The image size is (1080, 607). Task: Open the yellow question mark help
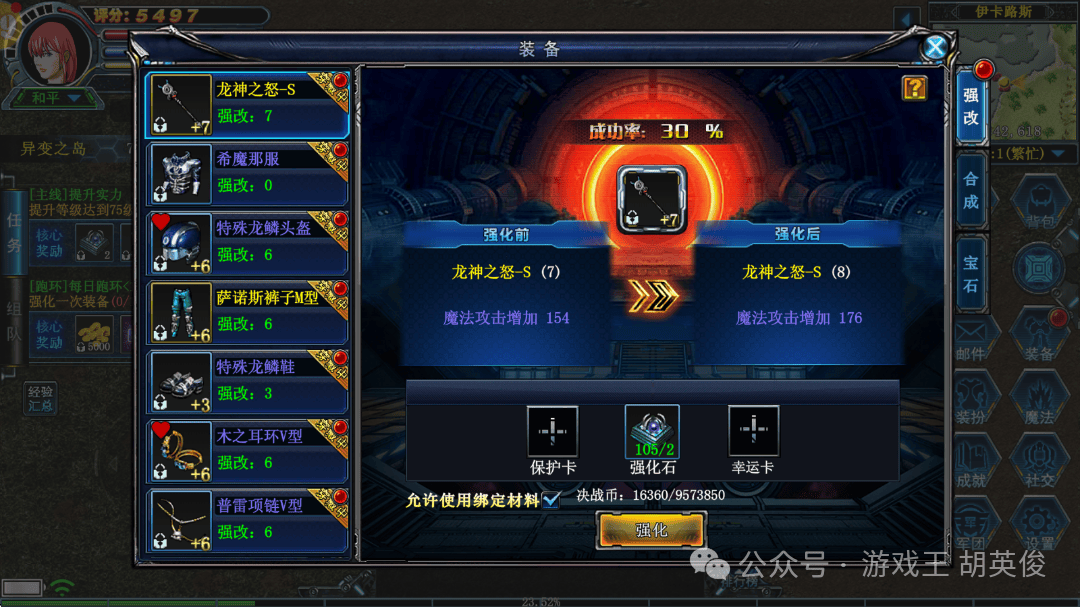pyautogui.click(x=914, y=88)
